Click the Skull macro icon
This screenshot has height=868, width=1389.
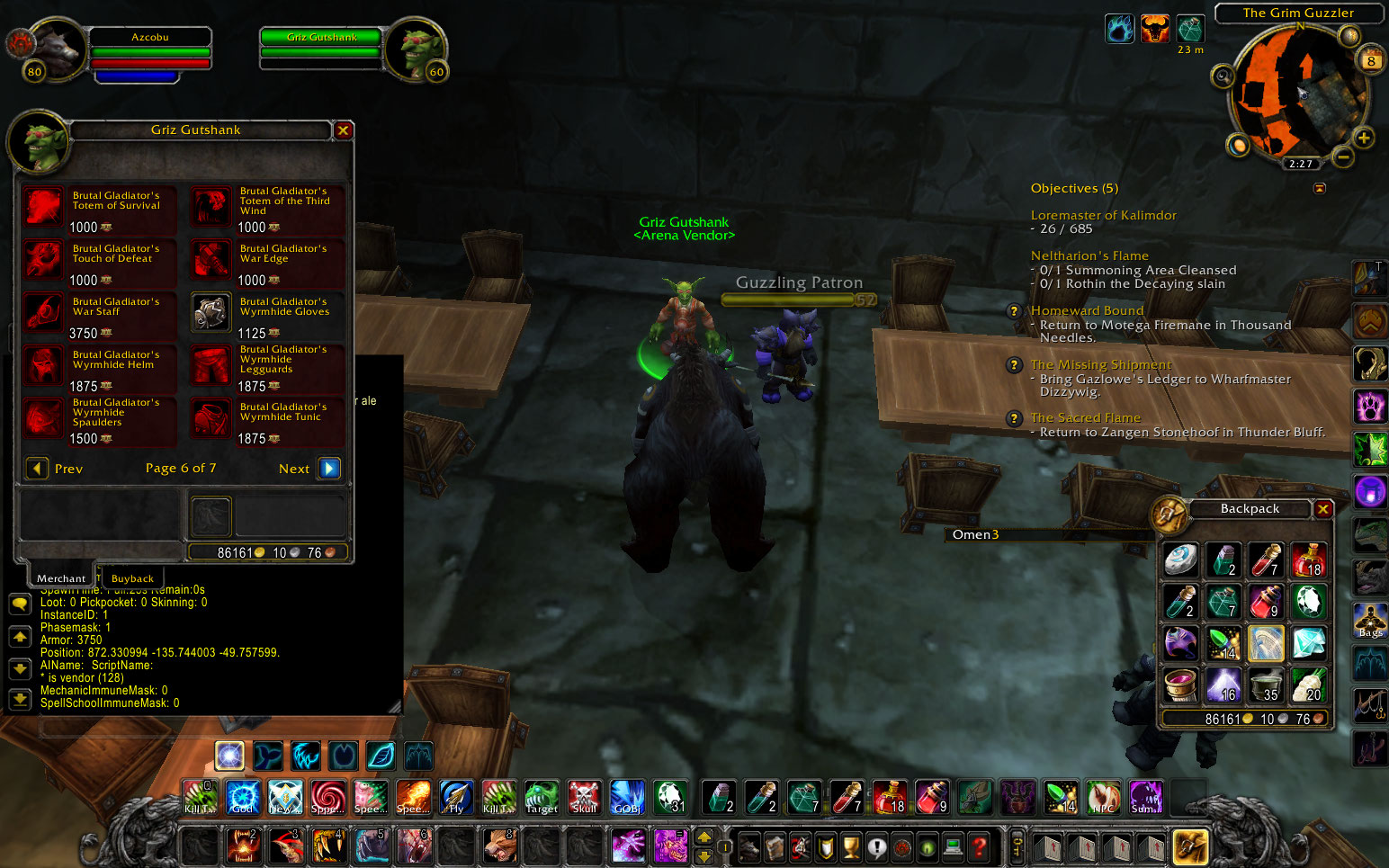[584, 797]
